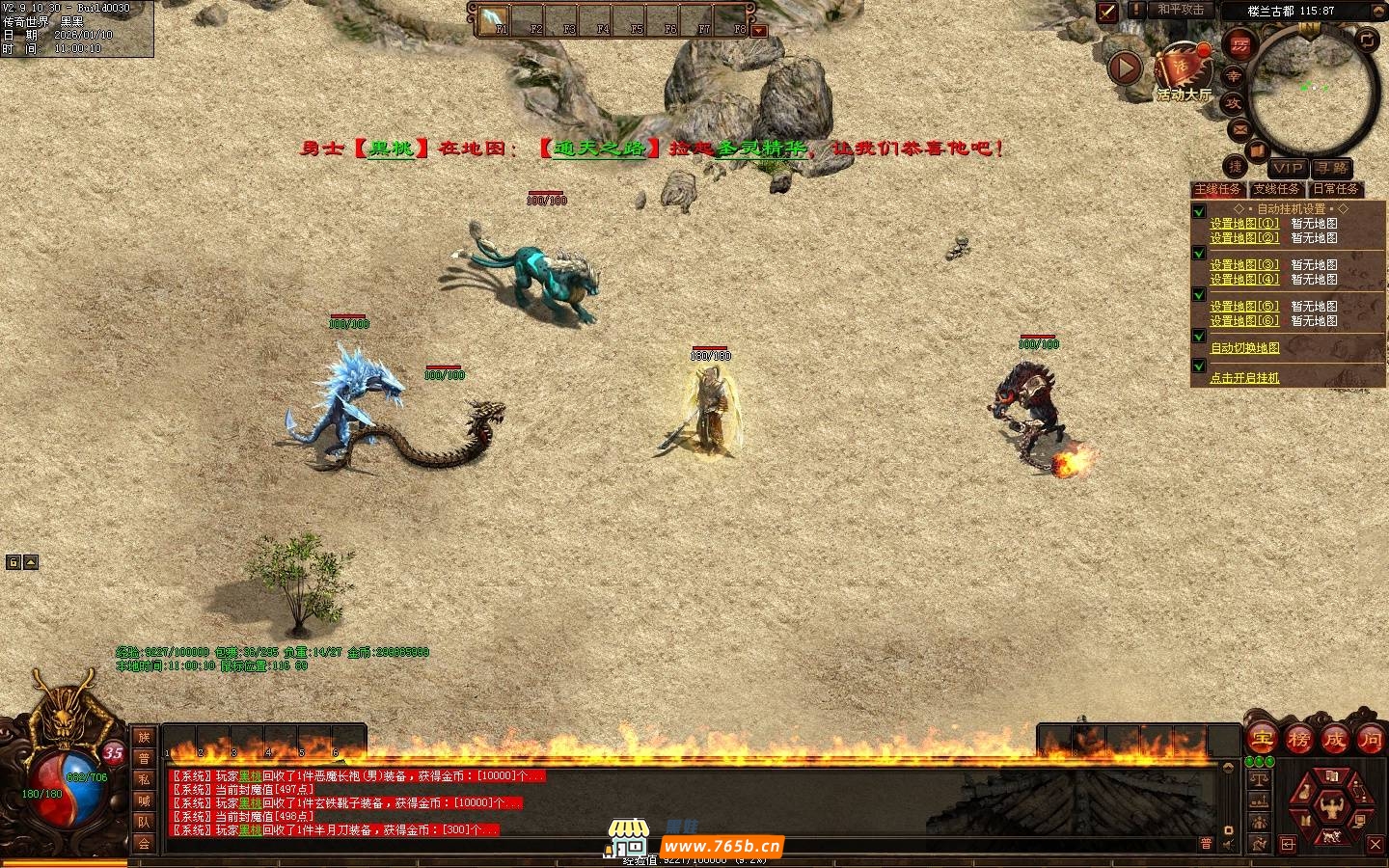Switch to the 支线任务 side quest tab
The width and height of the screenshot is (1389, 868).
[1276, 189]
